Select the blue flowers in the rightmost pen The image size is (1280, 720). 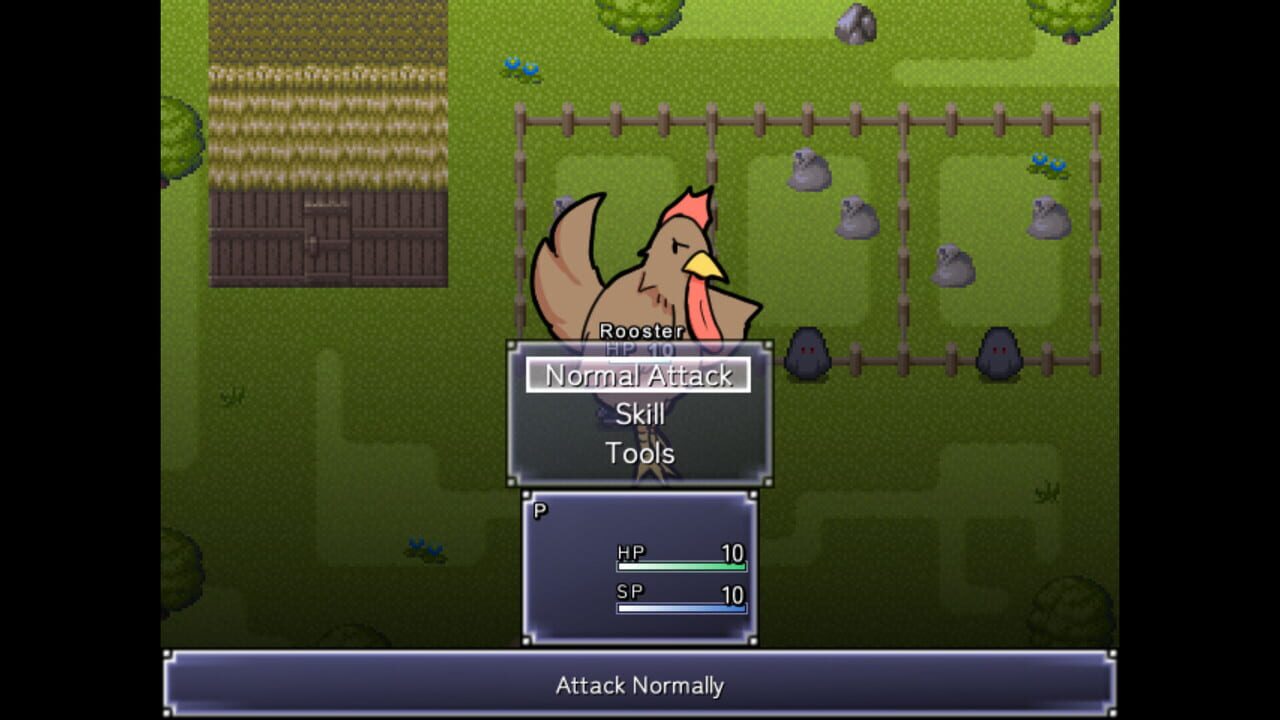coord(1050,163)
